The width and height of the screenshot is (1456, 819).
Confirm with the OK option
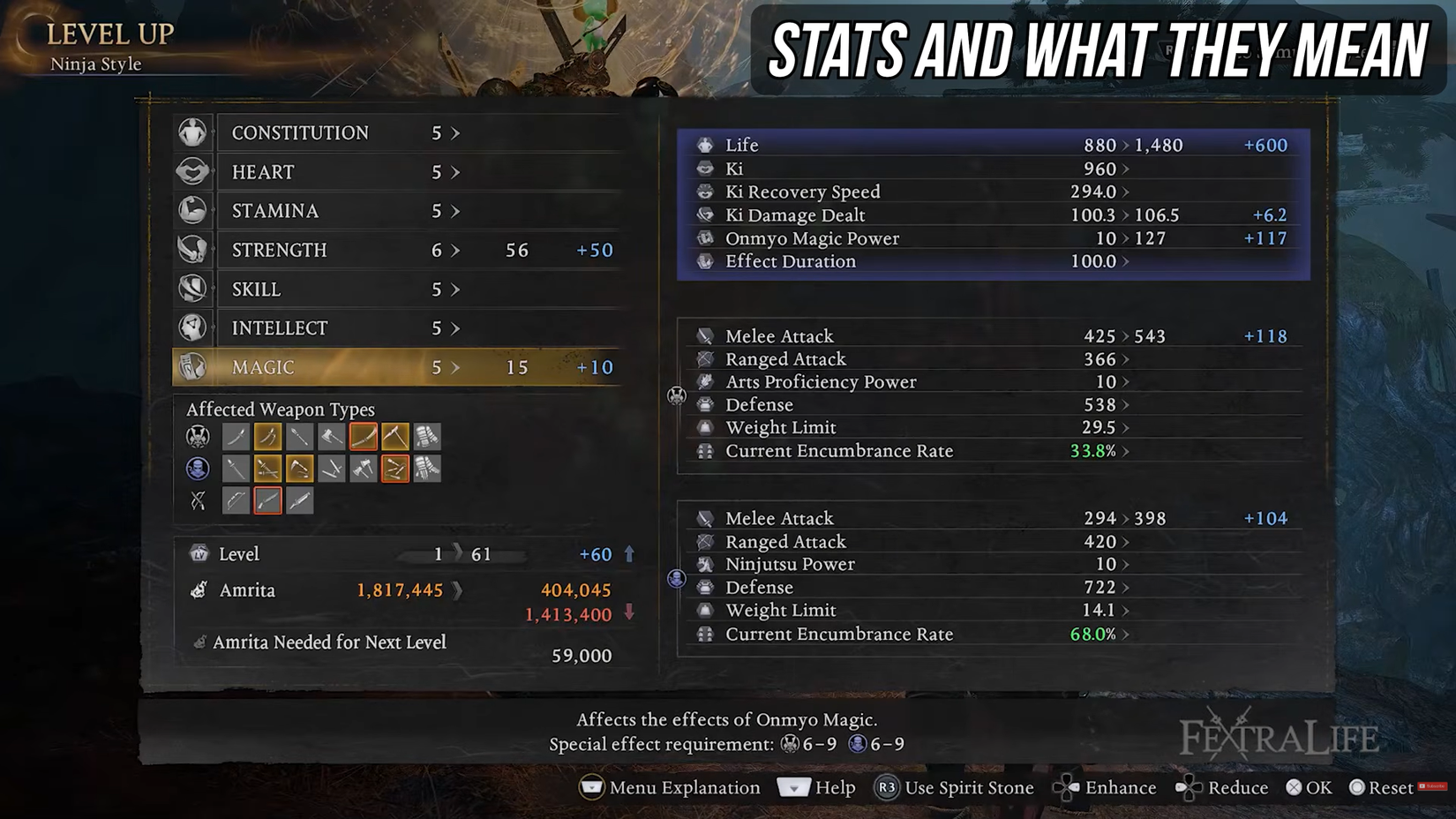coord(1309,787)
